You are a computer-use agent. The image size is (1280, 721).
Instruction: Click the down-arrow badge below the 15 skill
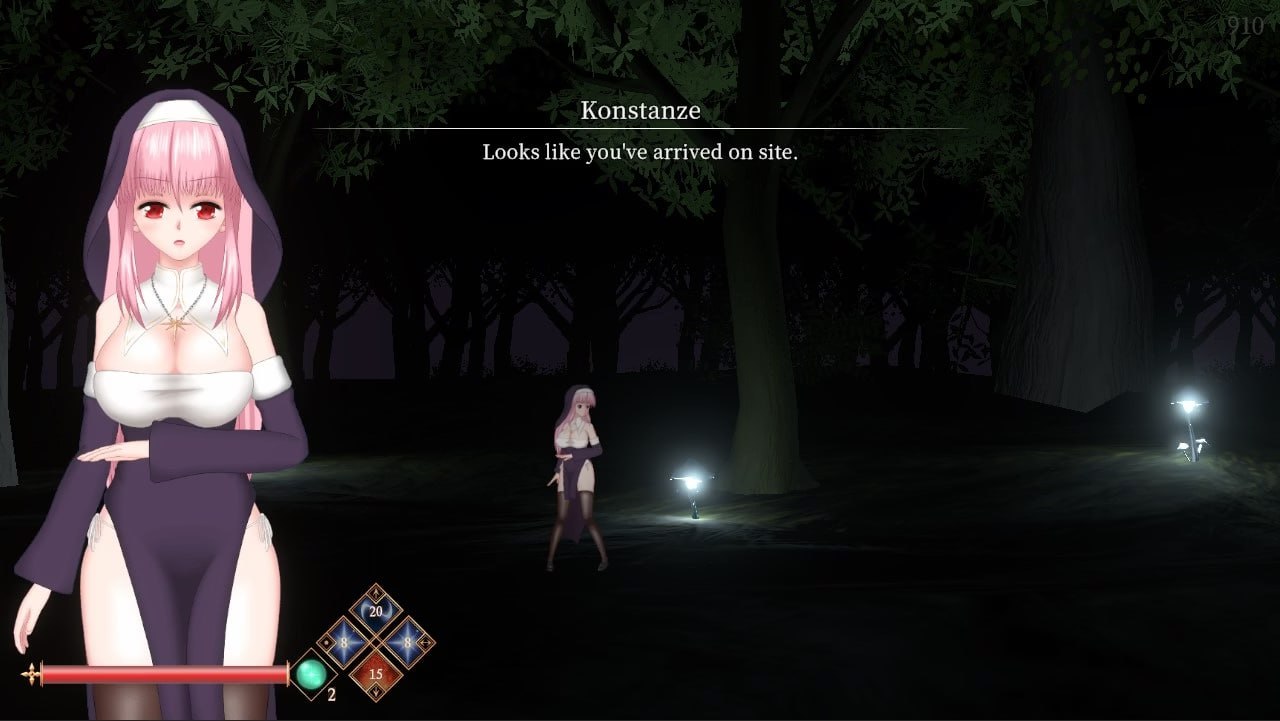[376, 691]
